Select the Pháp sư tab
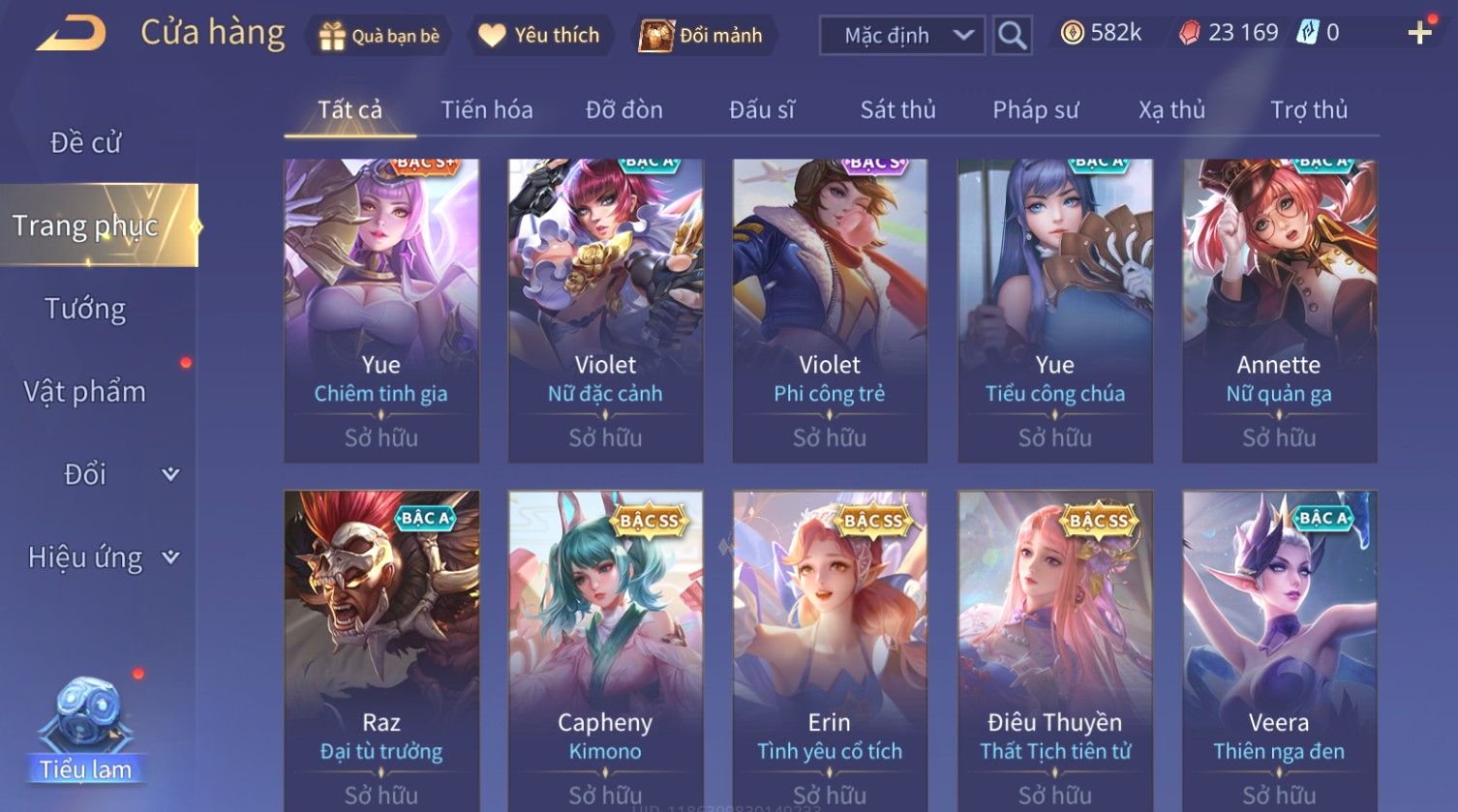Image resolution: width=1458 pixels, height=812 pixels. point(1035,110)
